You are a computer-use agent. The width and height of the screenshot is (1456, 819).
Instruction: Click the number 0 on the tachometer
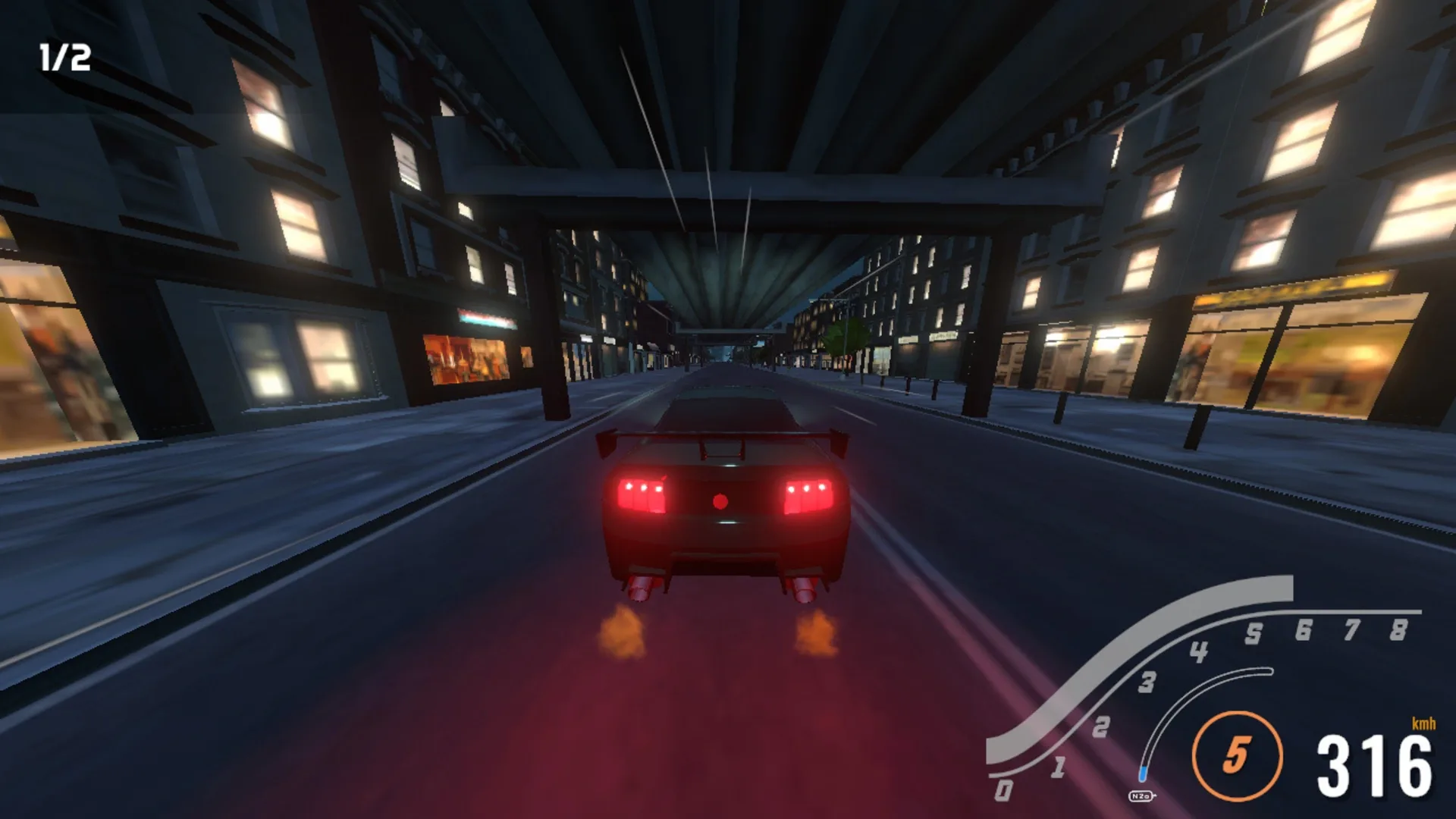coord(1003,792)
